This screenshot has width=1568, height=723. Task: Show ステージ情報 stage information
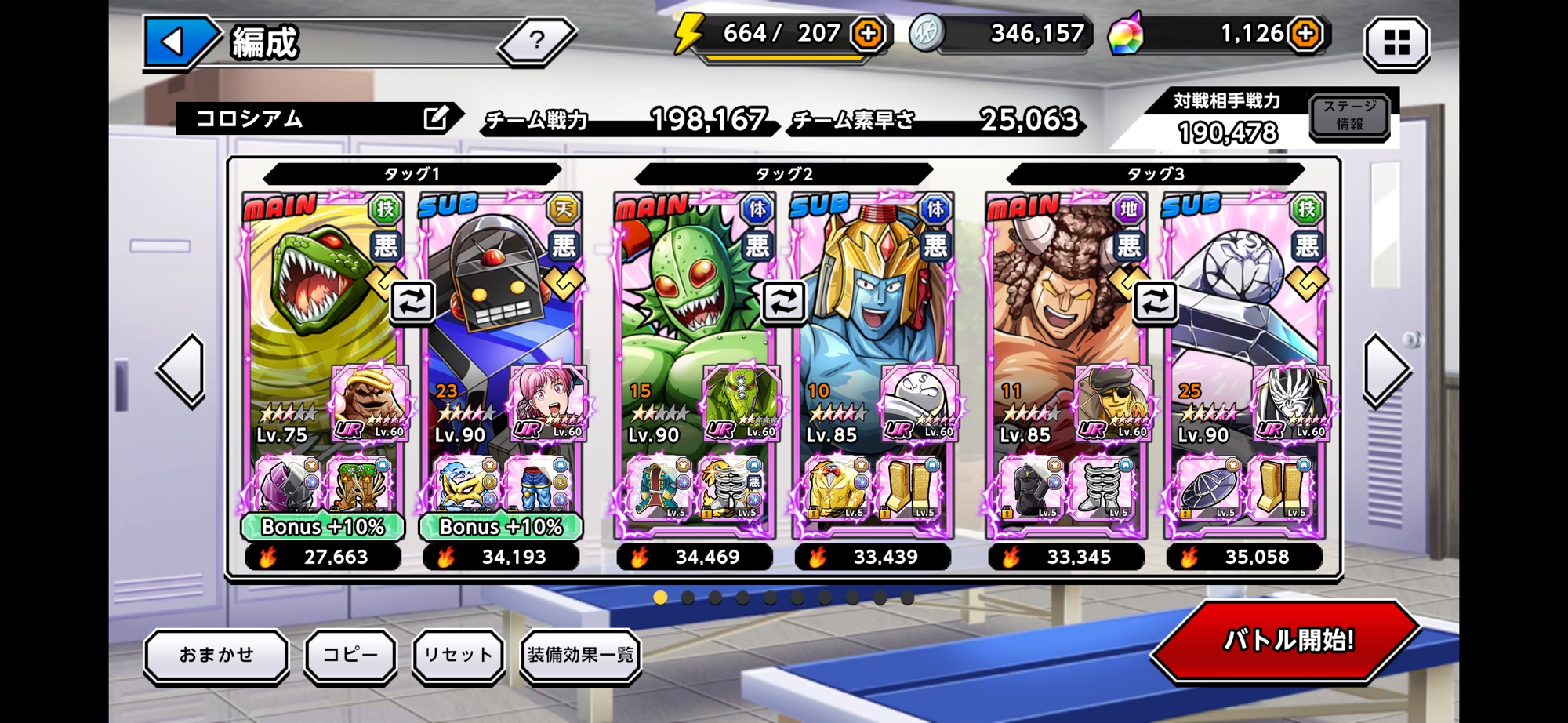(x=1348, y=116)
